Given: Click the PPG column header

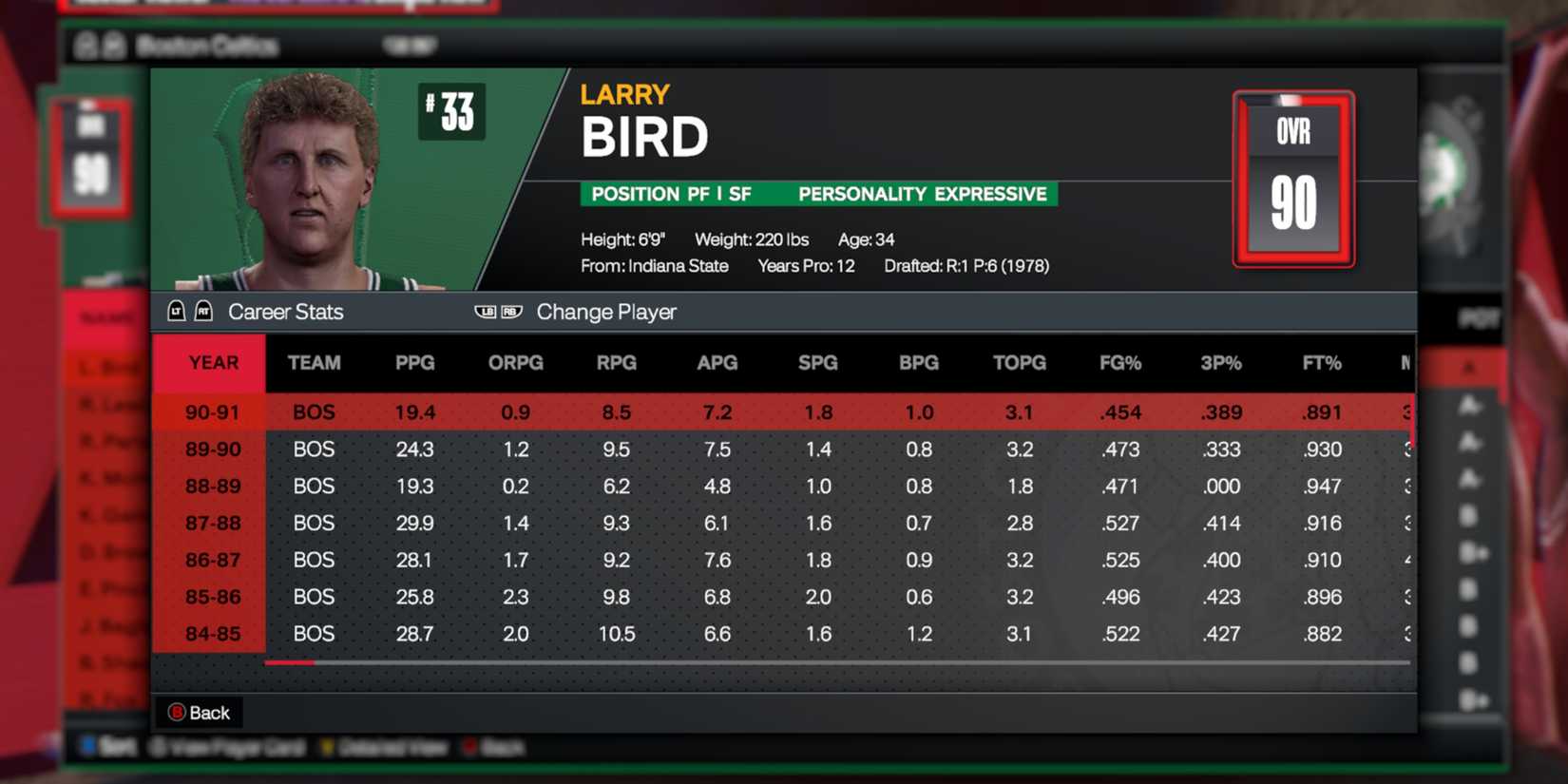Looking at the screenshot, I should point(413,362).
